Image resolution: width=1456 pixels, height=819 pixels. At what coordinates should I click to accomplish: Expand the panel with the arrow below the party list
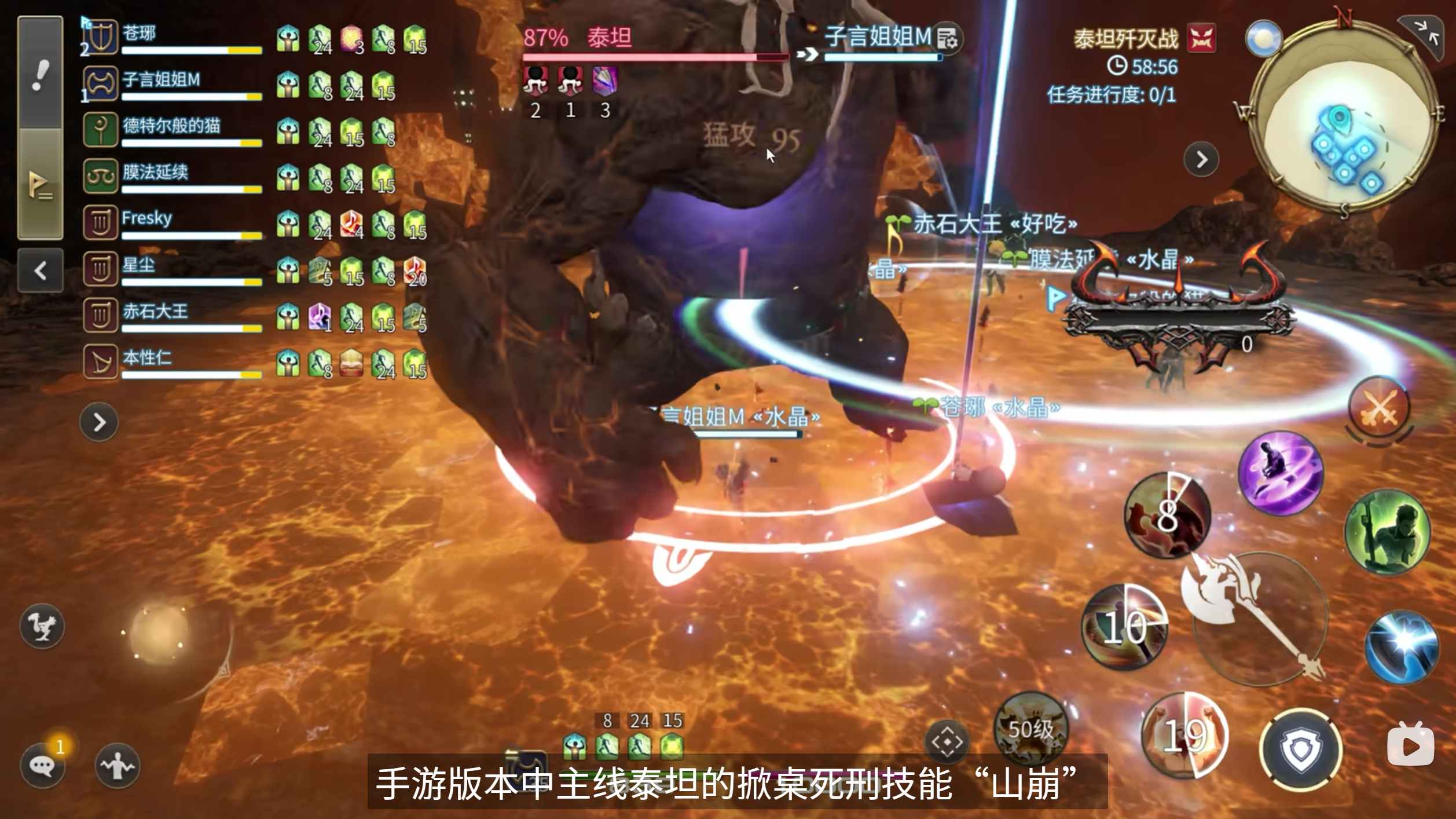(99, 422)
